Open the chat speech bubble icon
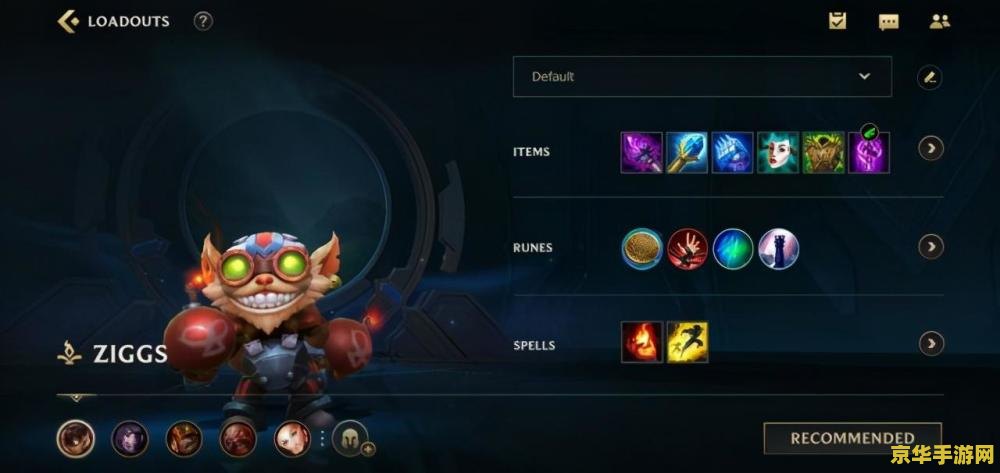1000x473 pixels. [888, 21]
